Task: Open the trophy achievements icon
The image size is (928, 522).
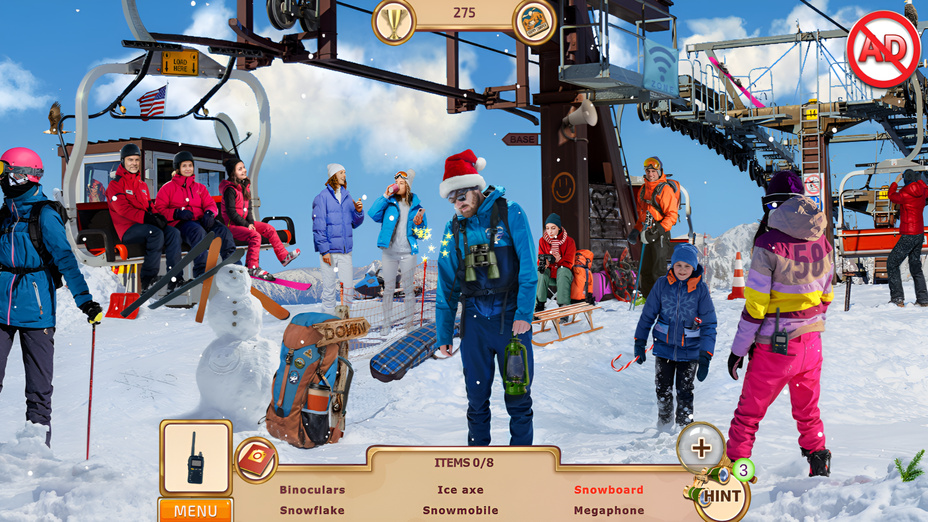Action: [393, 22]
